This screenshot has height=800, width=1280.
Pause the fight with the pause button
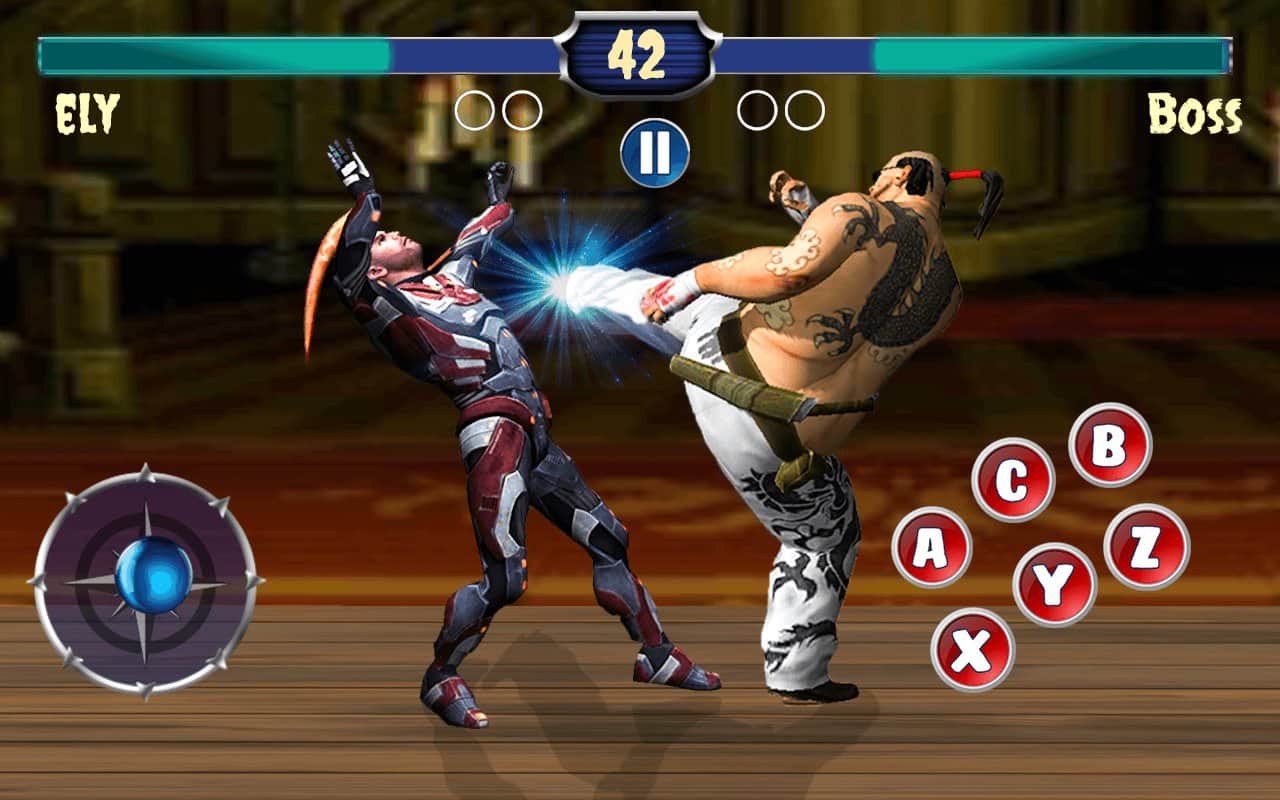click(655, 153)
